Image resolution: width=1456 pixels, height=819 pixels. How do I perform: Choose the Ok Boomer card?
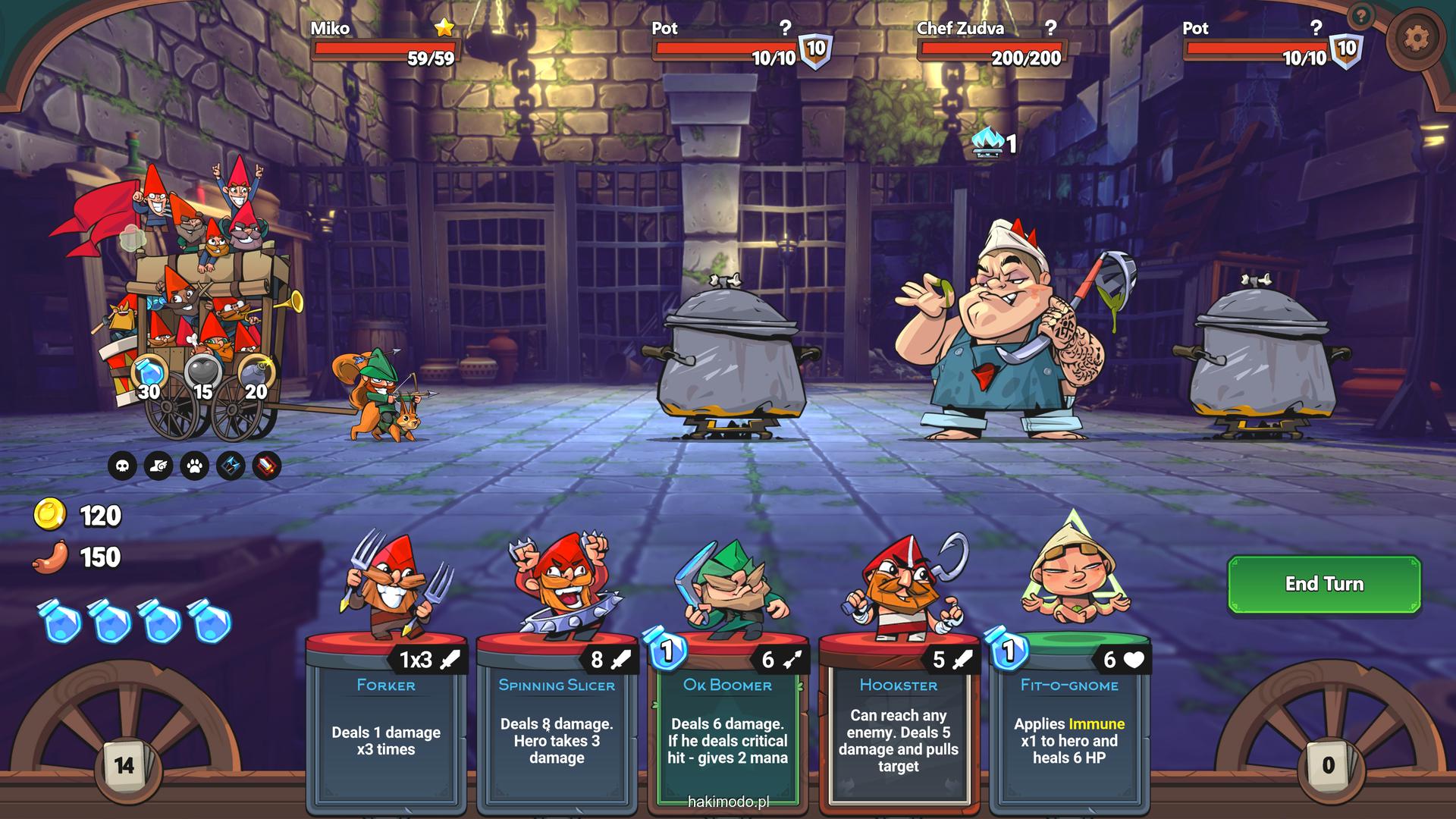(x=727, y=720)
